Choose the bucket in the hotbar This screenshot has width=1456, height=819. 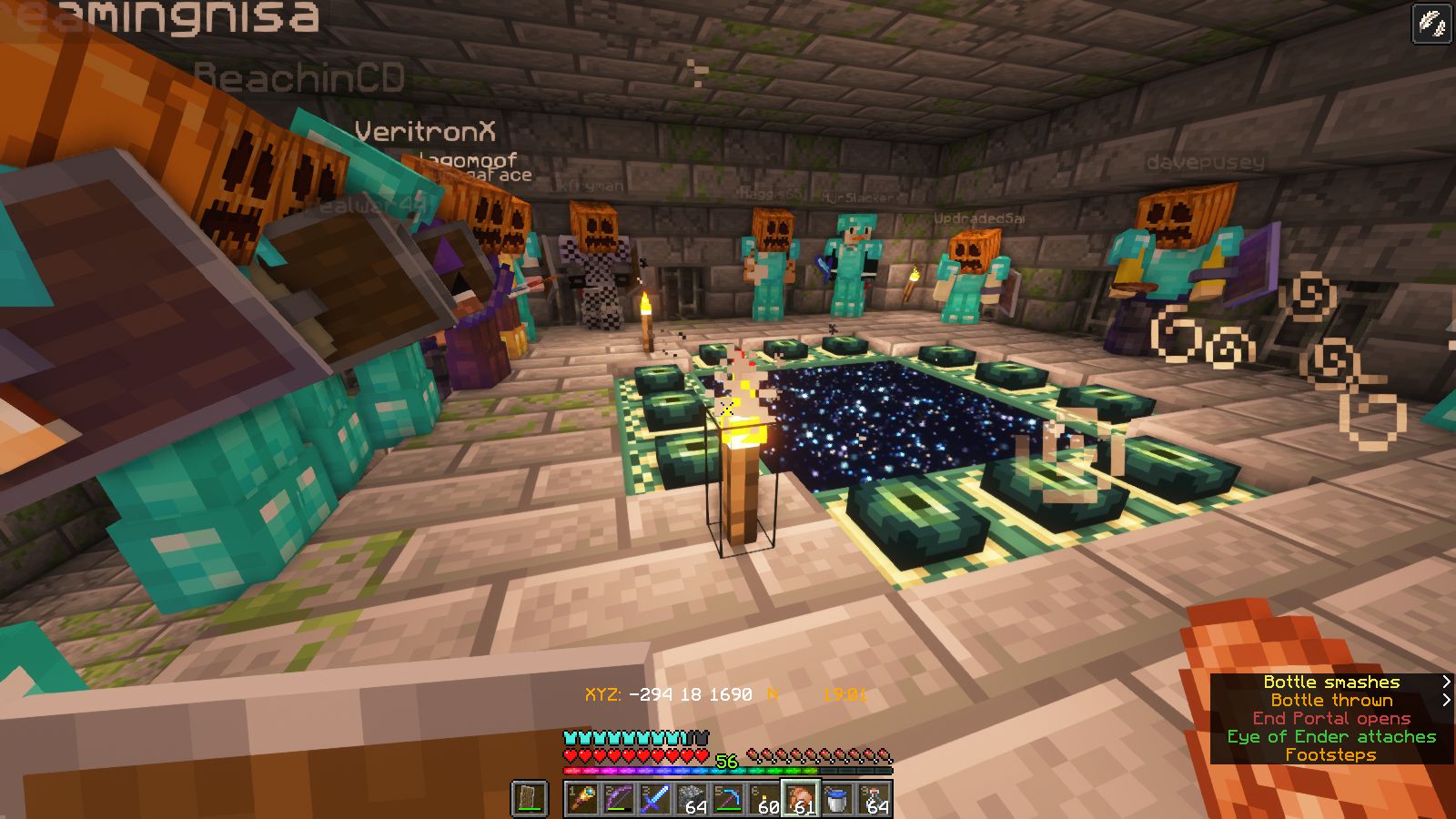coord(837,799)
